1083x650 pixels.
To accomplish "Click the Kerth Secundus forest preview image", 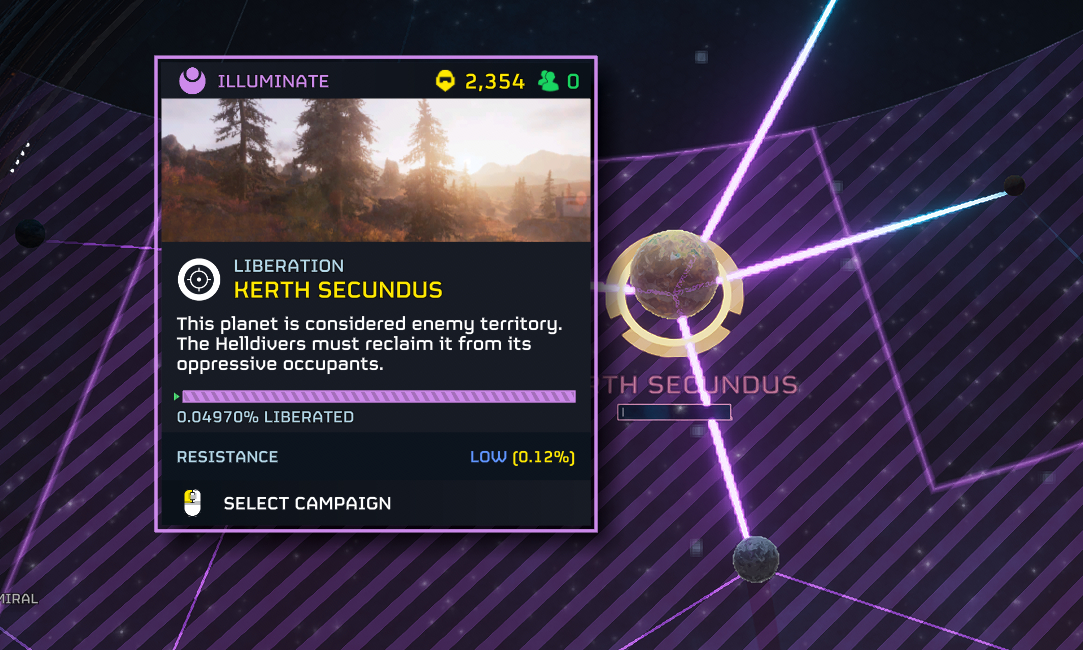I will tap(375, 170).
